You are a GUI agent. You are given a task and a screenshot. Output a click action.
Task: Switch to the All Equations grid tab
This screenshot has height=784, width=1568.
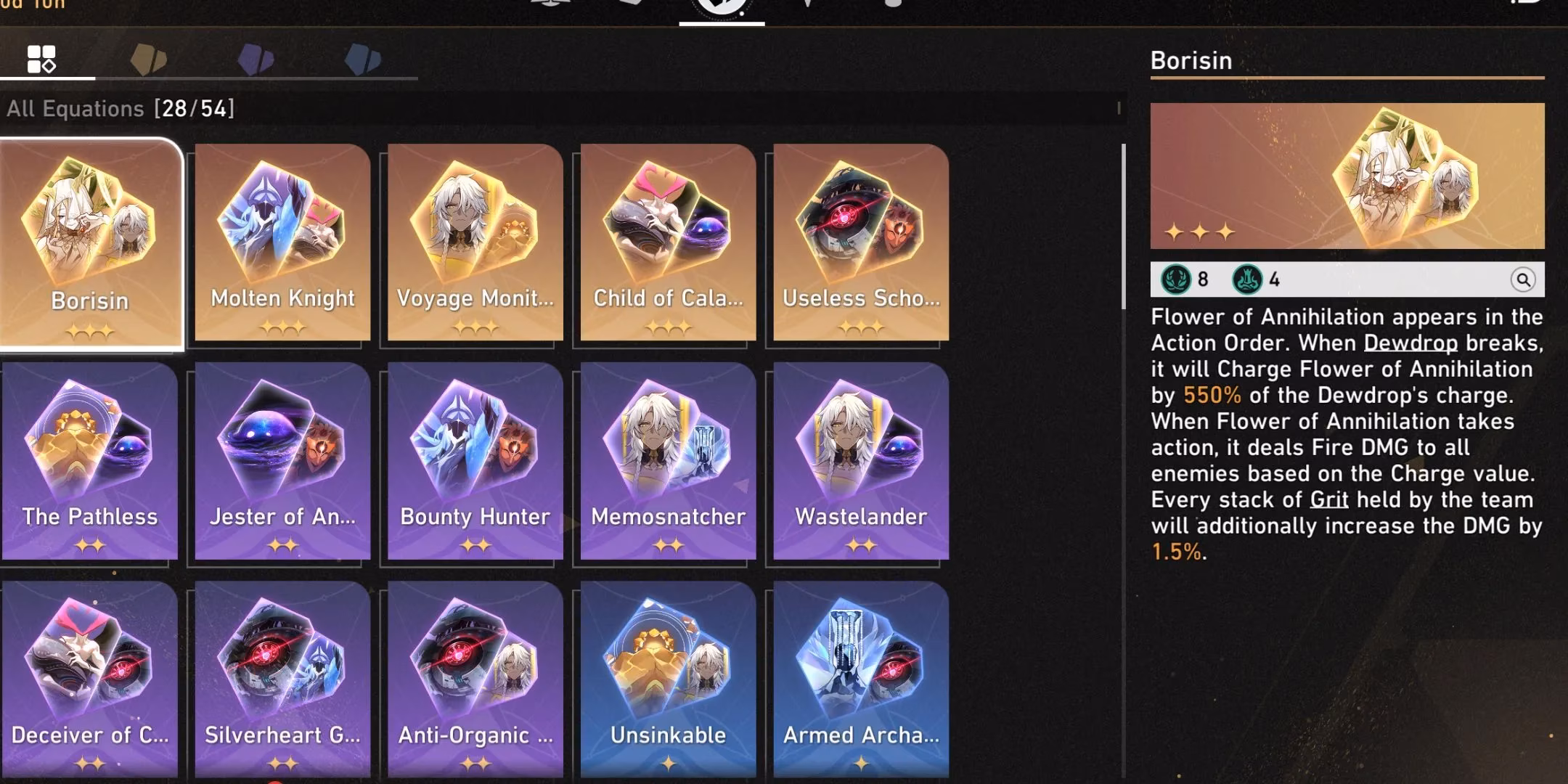(x=41, y=60)
